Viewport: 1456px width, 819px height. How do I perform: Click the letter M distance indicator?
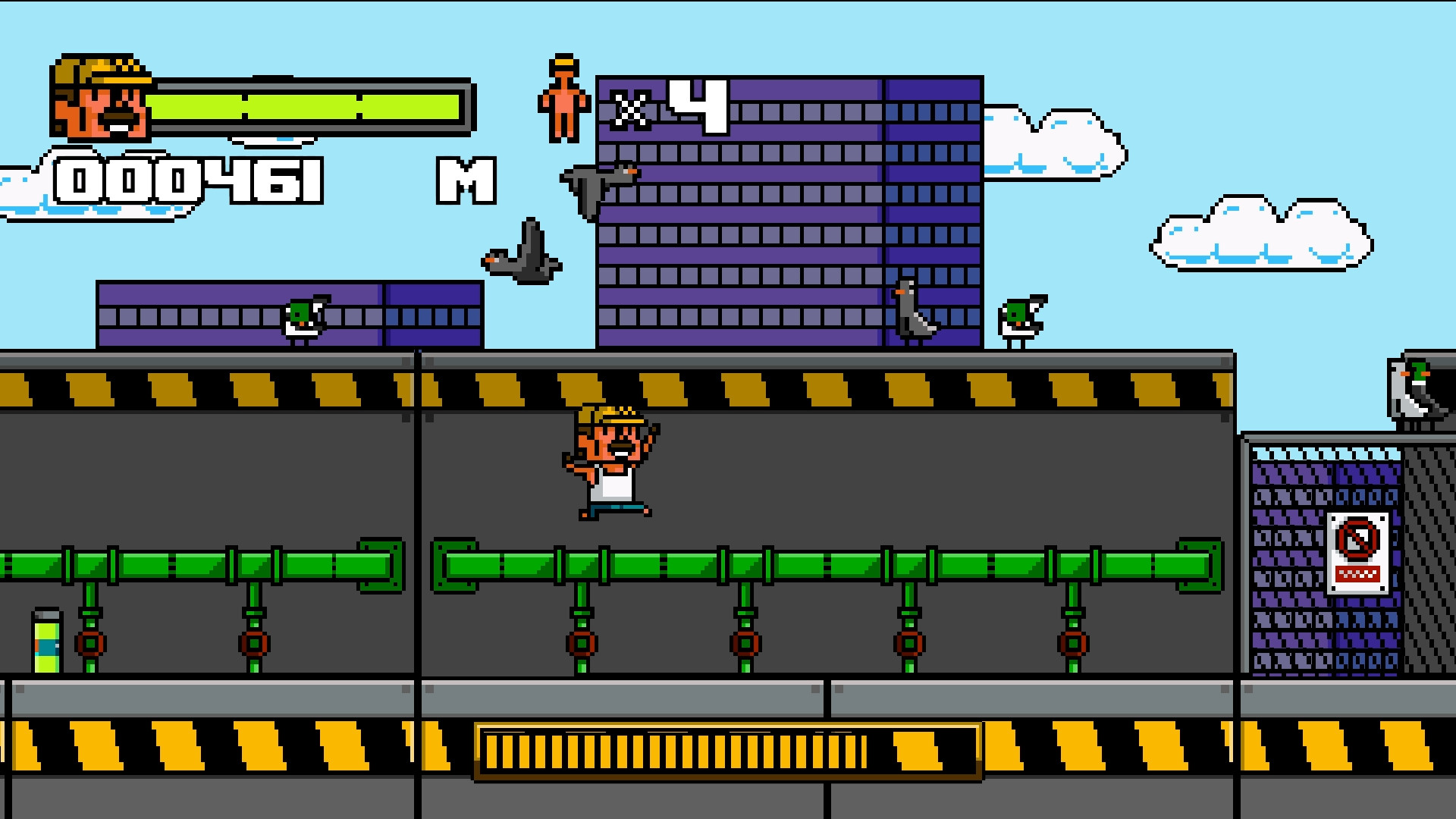coord(465,182)
